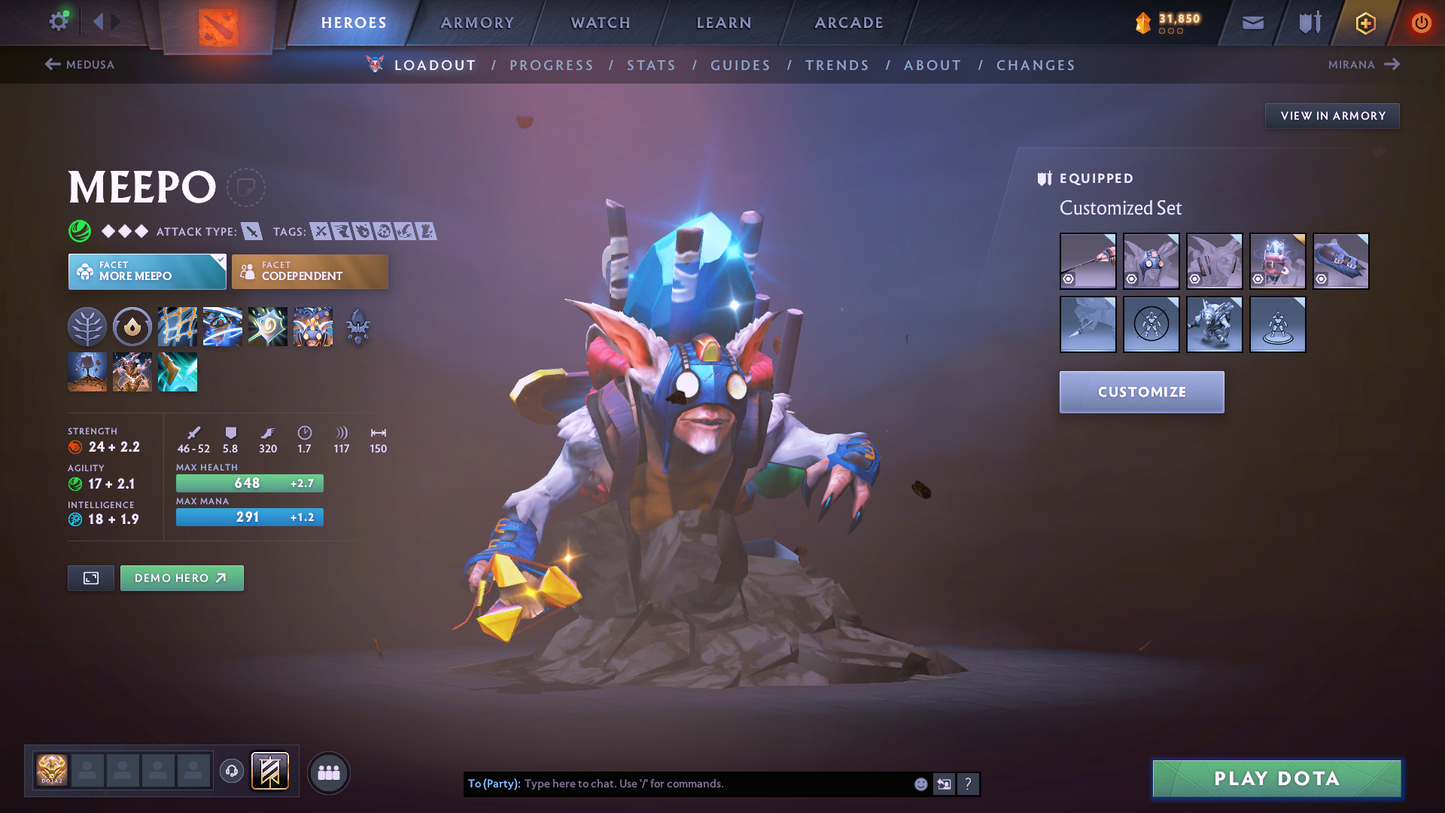The height and width of the screenshot is (813, 1445).
Task: Open the settings gear icon
Action: (x=59, y=21)
